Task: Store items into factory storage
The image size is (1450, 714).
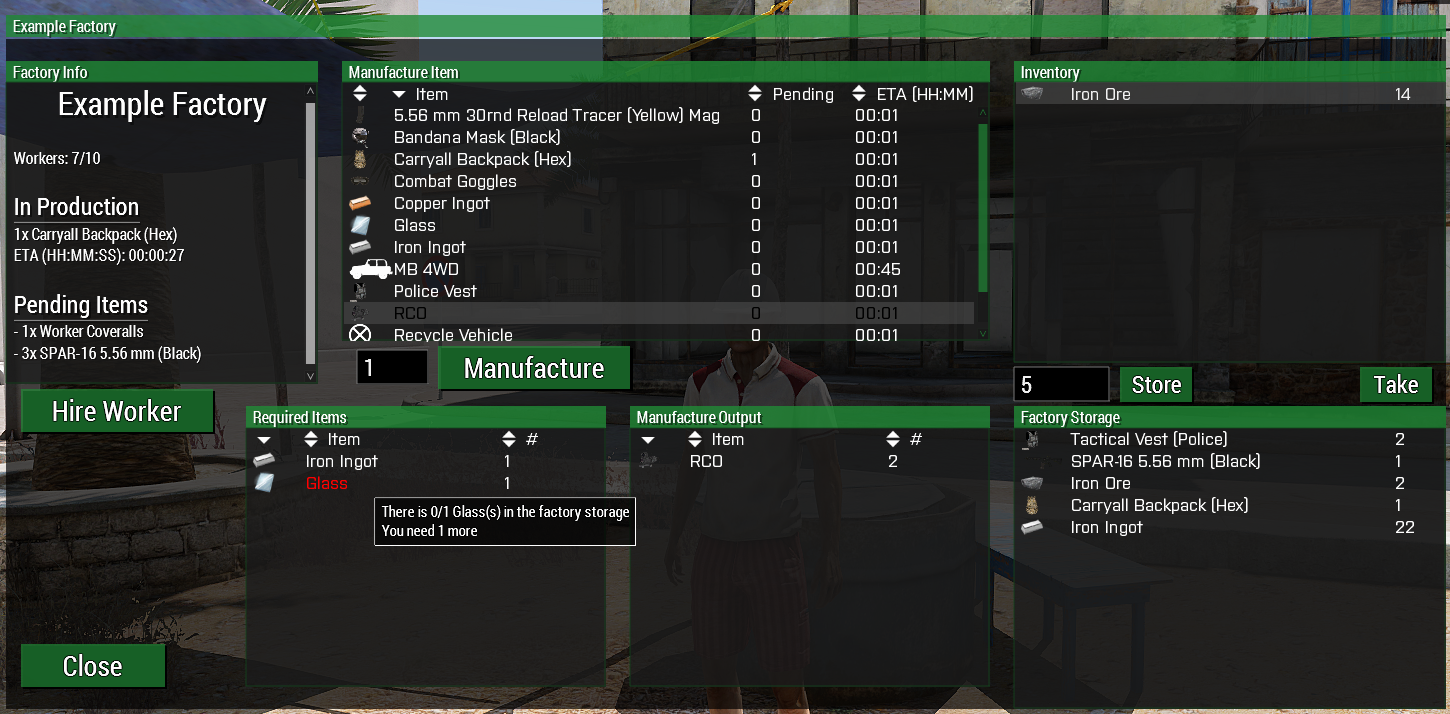Action: click(x=1156, y=385)
